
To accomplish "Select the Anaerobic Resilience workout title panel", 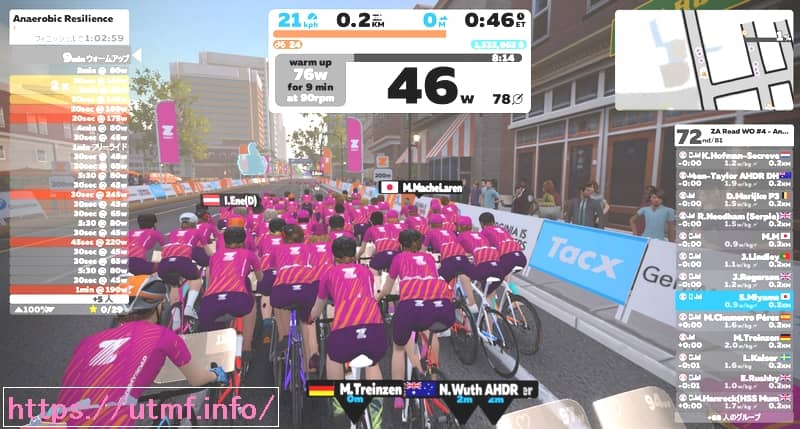I will (x=66, y=26).
